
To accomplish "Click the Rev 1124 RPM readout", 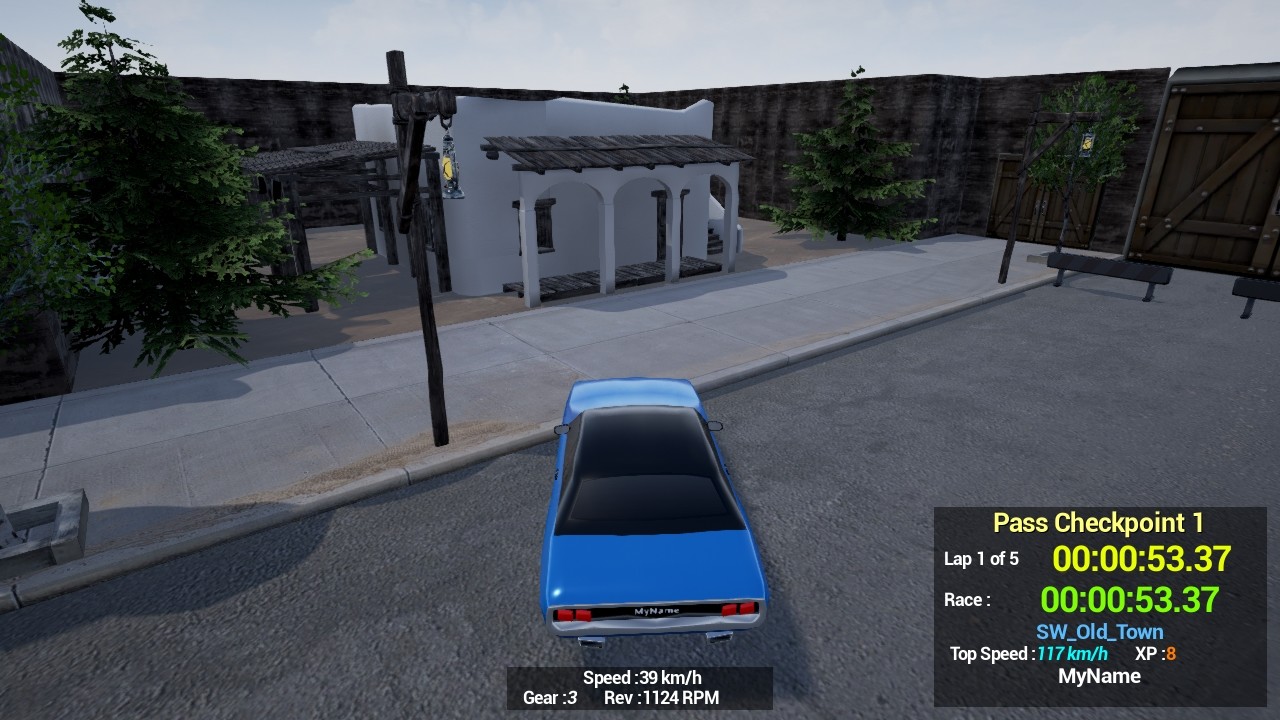I will (x=666, y=699).
